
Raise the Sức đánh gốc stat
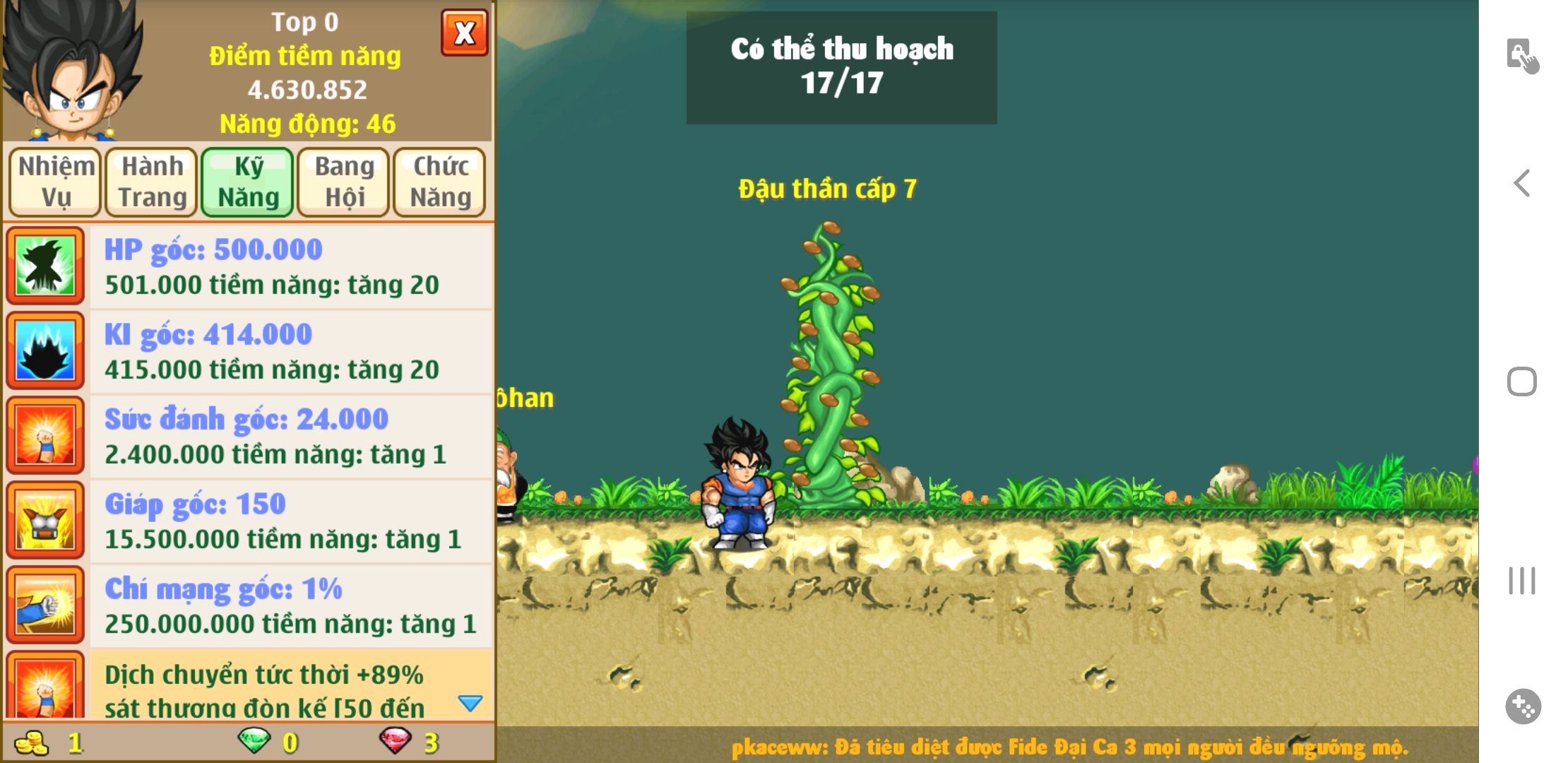[290, 436]
